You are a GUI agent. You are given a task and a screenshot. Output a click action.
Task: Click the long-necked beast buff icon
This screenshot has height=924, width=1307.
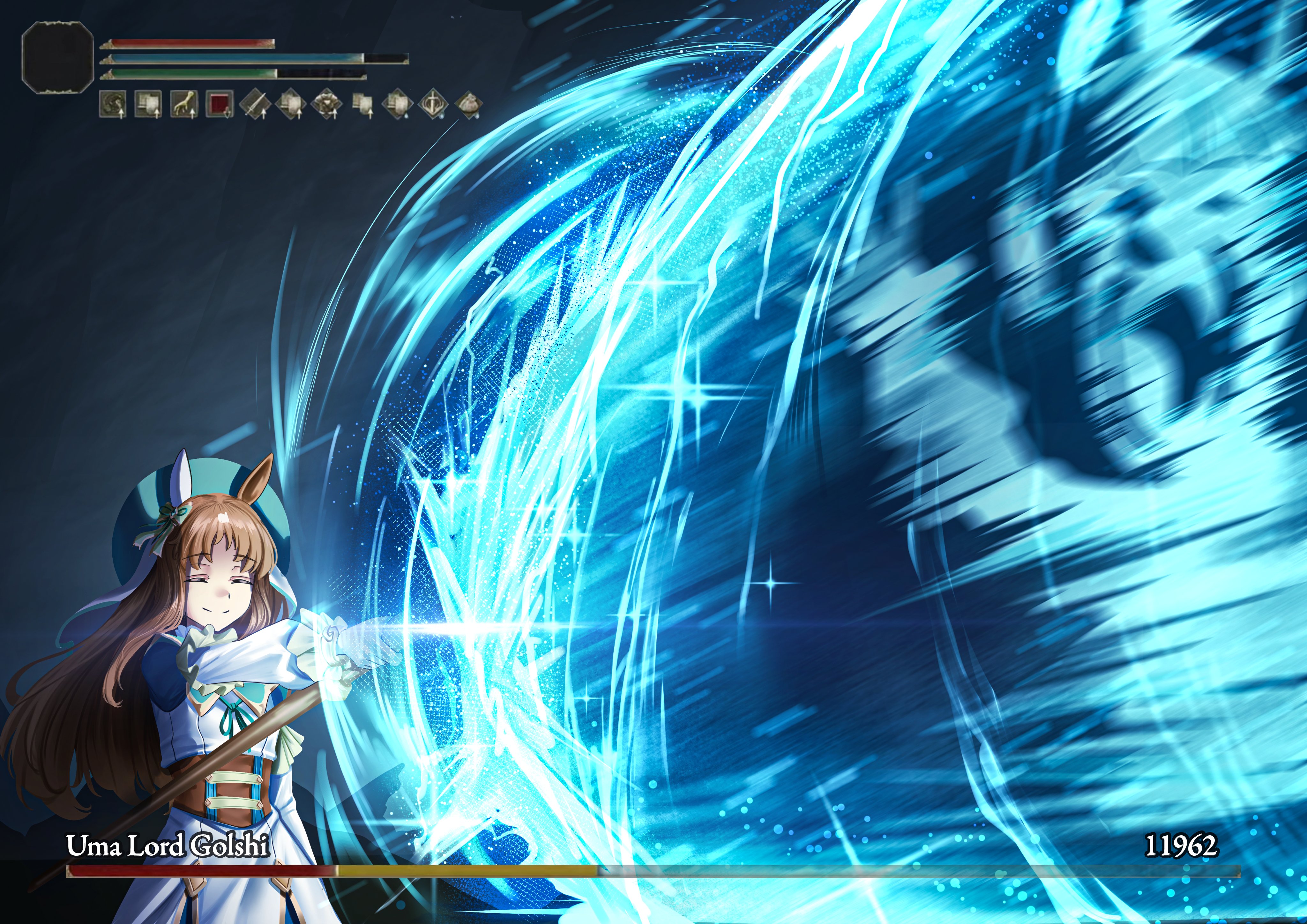coord(183,104)
